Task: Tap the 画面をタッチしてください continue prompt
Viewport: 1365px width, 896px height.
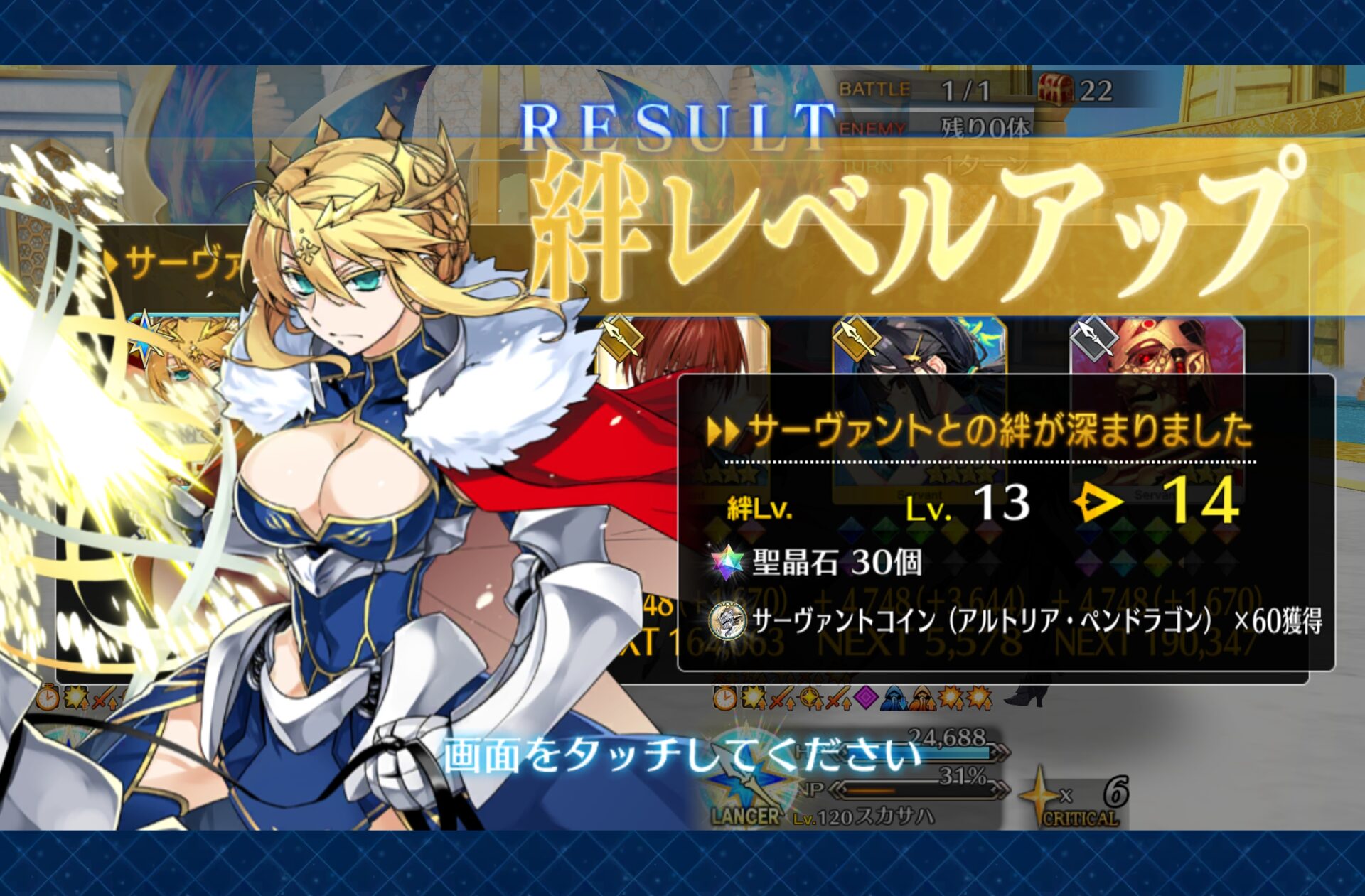Action: [x=681, y=755]
